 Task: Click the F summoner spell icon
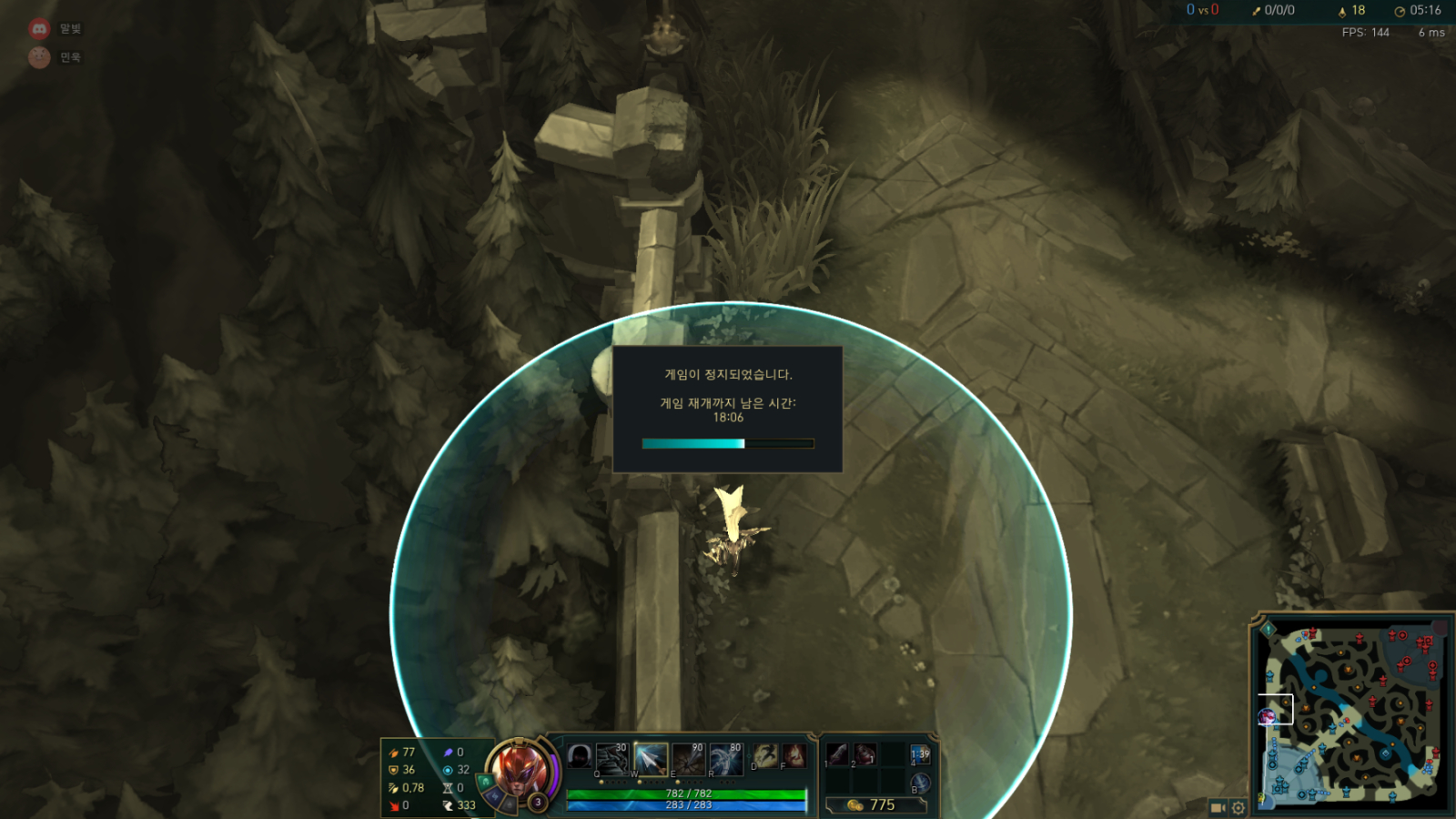[794, 755]
